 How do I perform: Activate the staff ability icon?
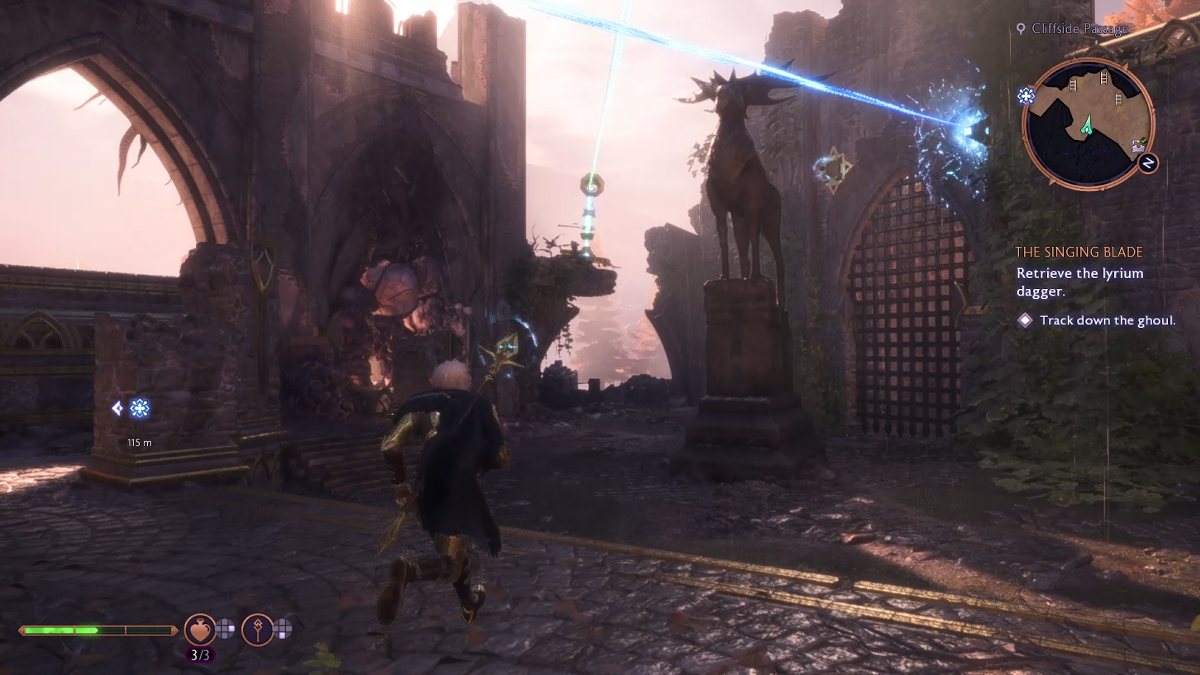[x=257, y=629]
